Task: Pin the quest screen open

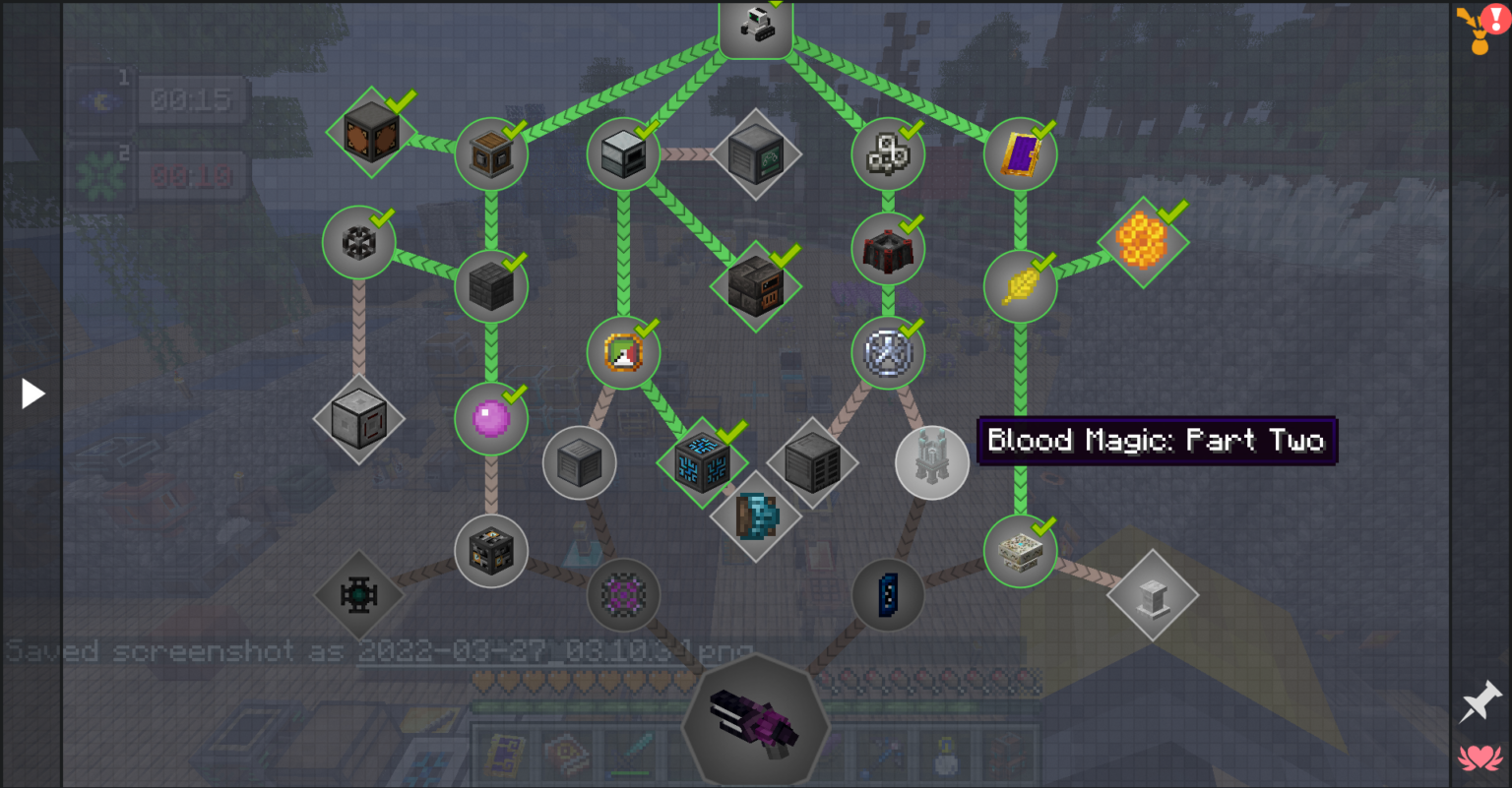Action: [1481, 702]
